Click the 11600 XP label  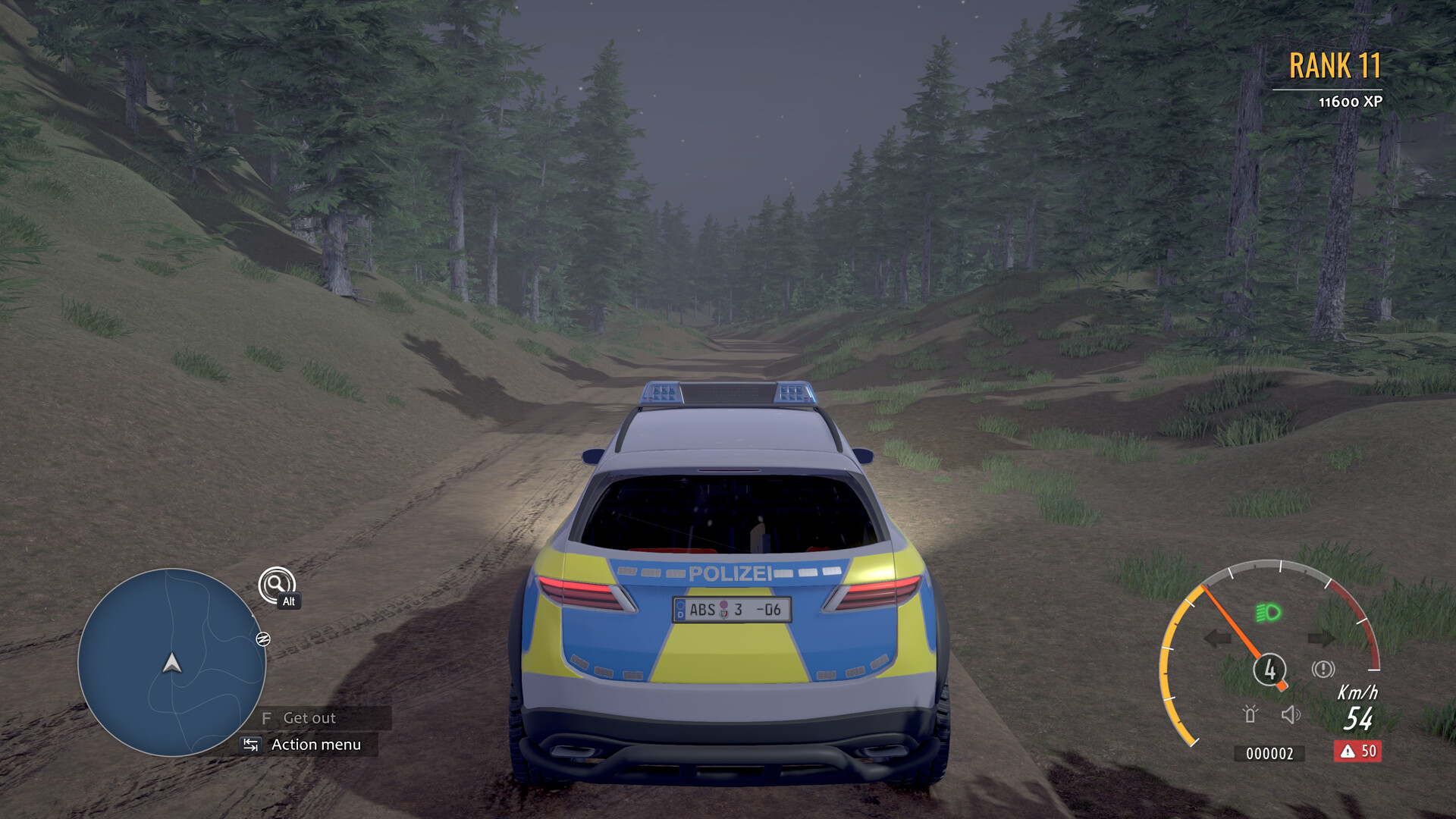coord(1353,98)
